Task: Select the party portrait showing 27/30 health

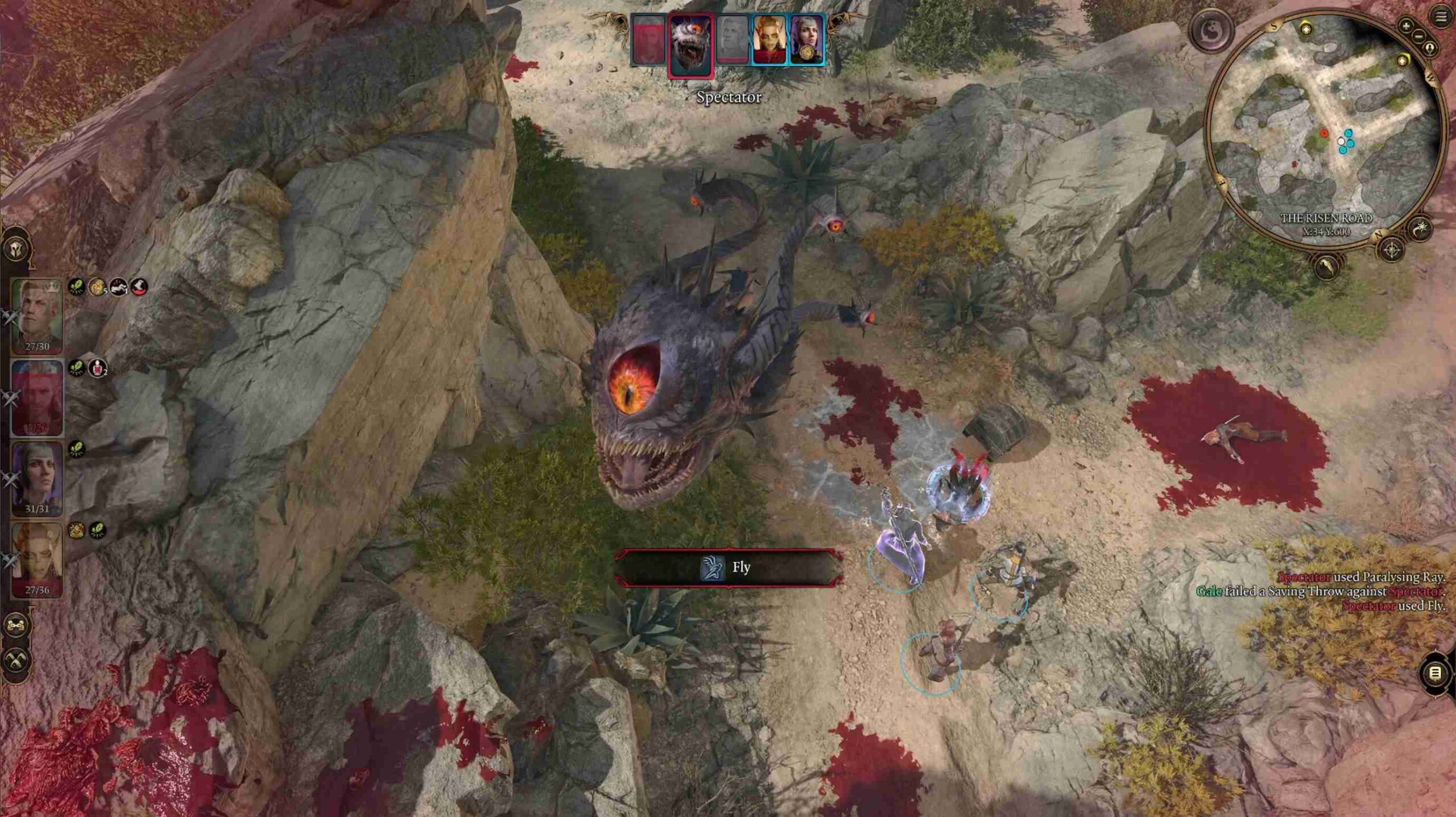Action: pos(37,316)
